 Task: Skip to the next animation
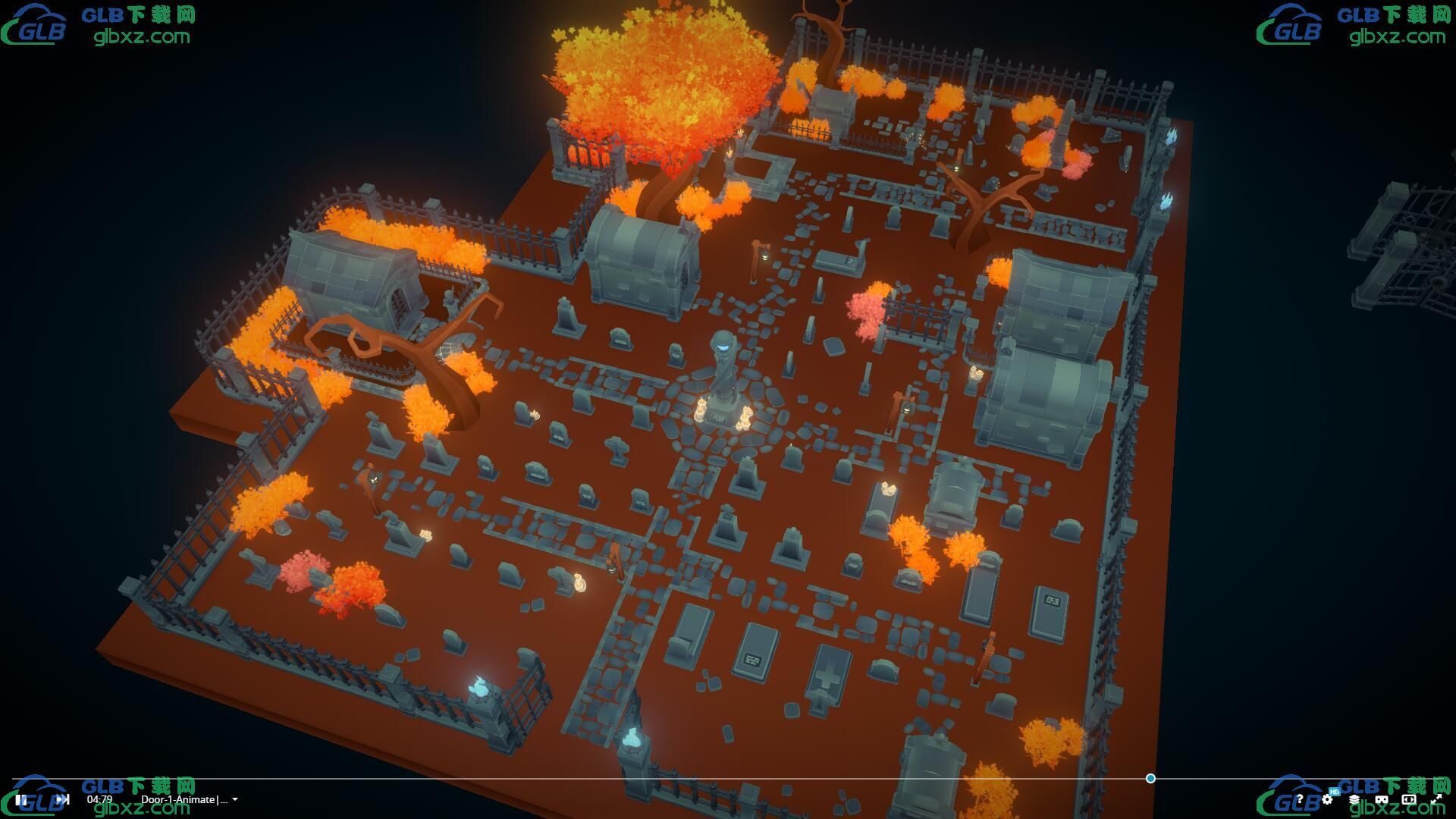62,799
